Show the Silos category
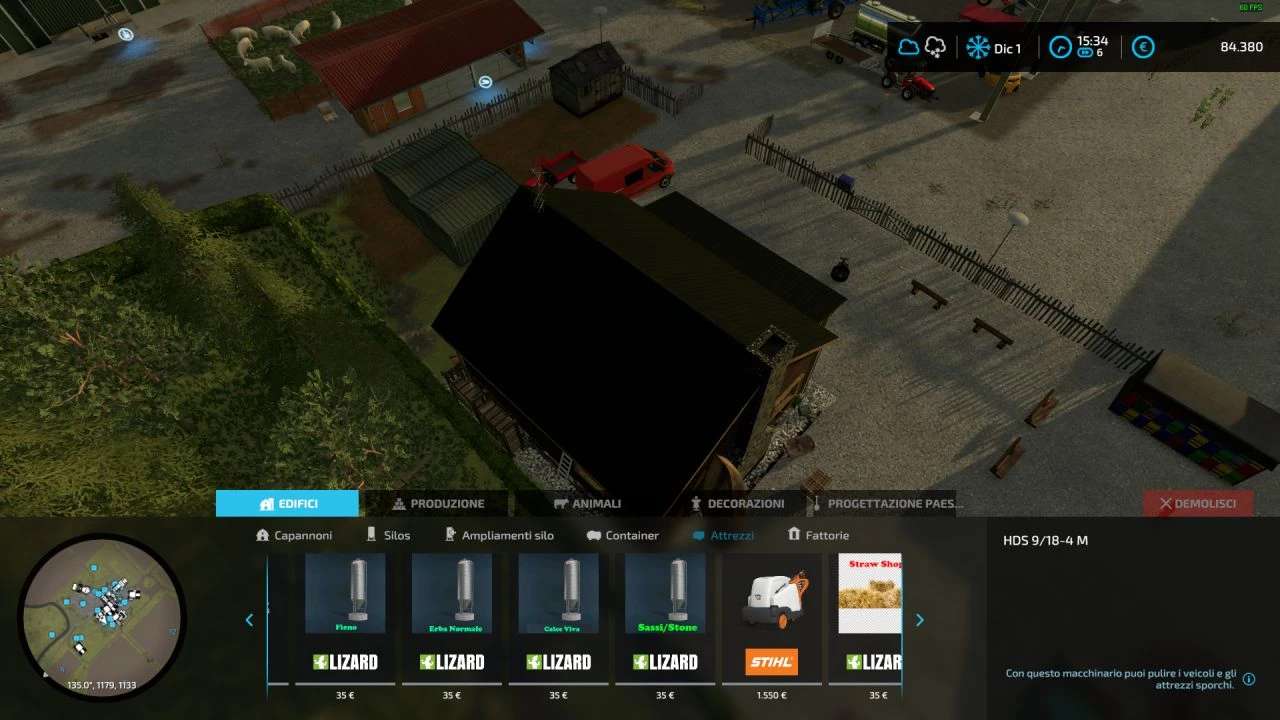The image size is (1280, 720). 388,535
